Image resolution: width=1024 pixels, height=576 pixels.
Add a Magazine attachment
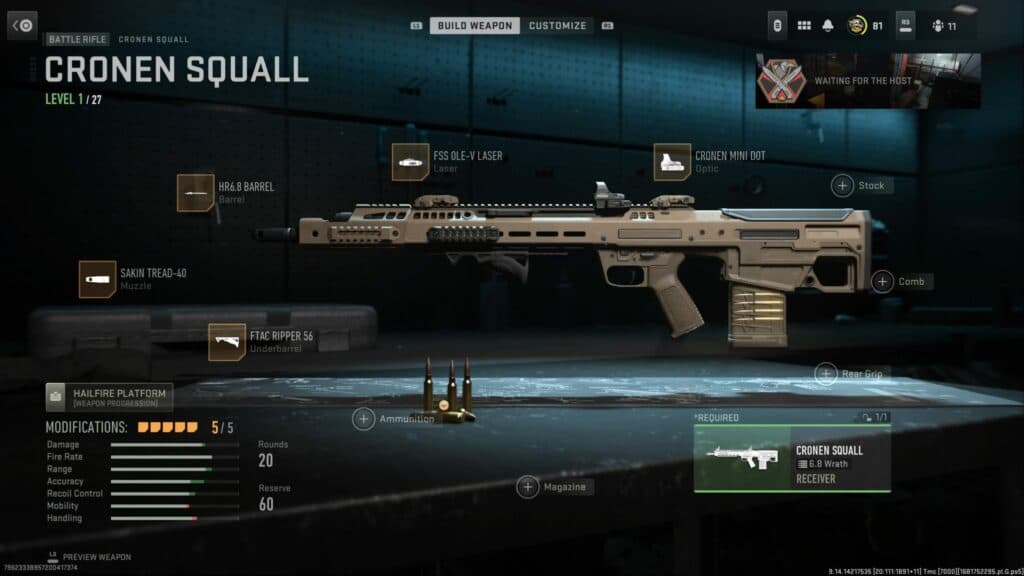coord(528,487)
